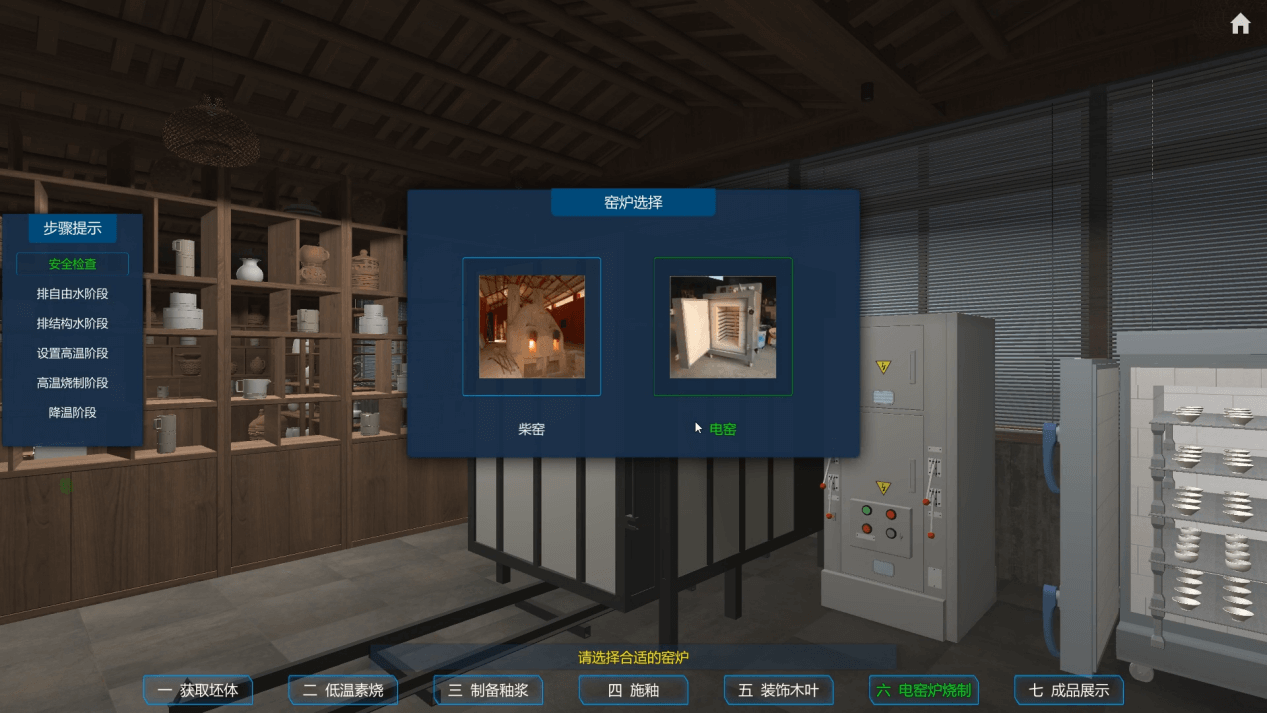Switch to step 二 低温素烧
The image size is (1267, 713).
[343, 690]
